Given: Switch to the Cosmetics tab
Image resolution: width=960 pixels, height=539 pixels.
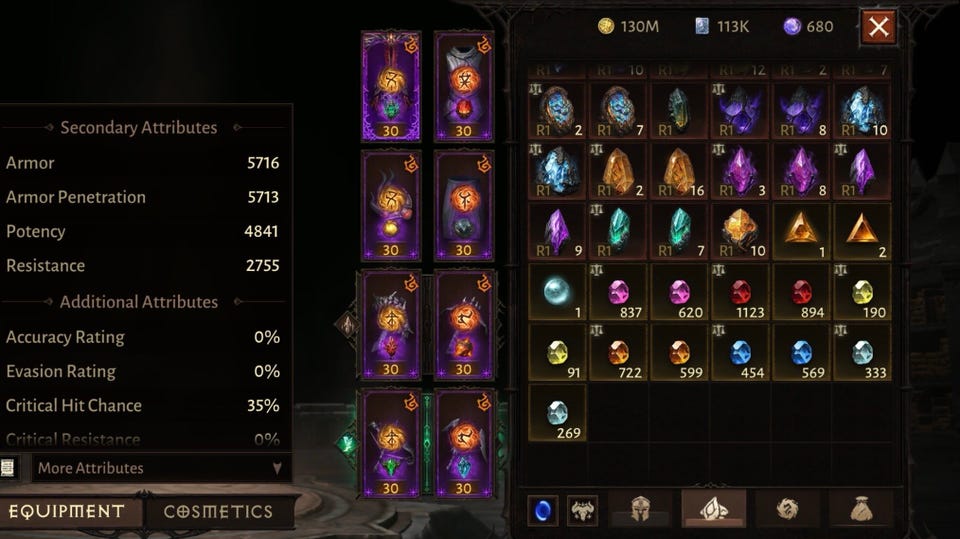Looking at the screenshot, I should [x=218, y=511].
